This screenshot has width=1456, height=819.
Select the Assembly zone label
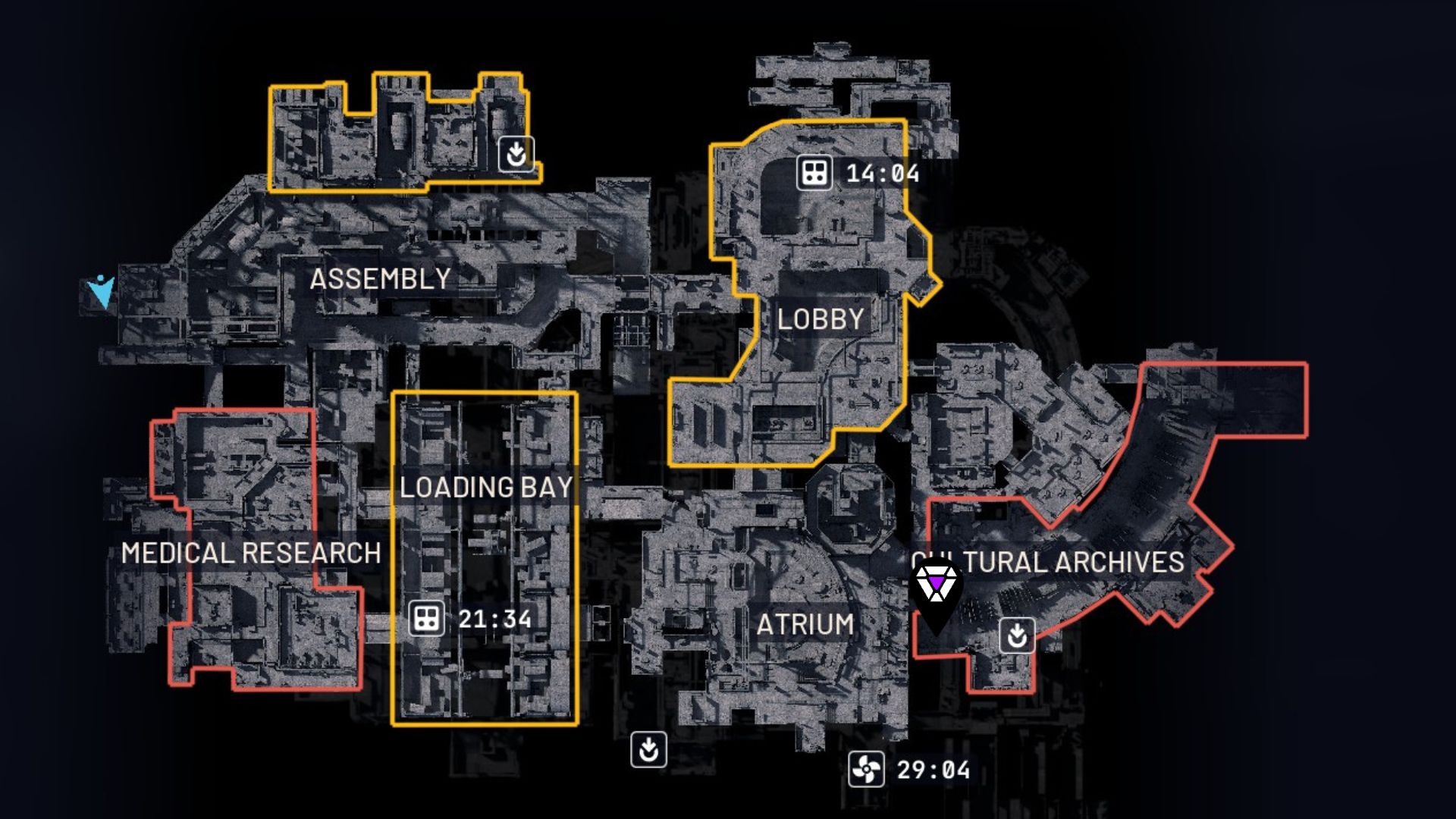click(380, 279)
